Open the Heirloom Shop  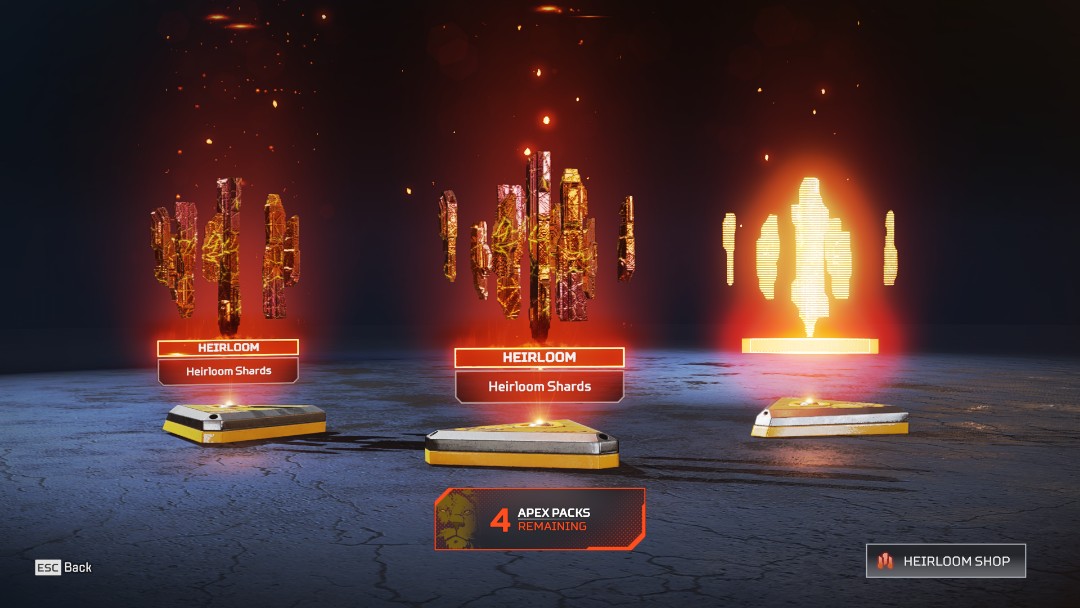(945, 561)
